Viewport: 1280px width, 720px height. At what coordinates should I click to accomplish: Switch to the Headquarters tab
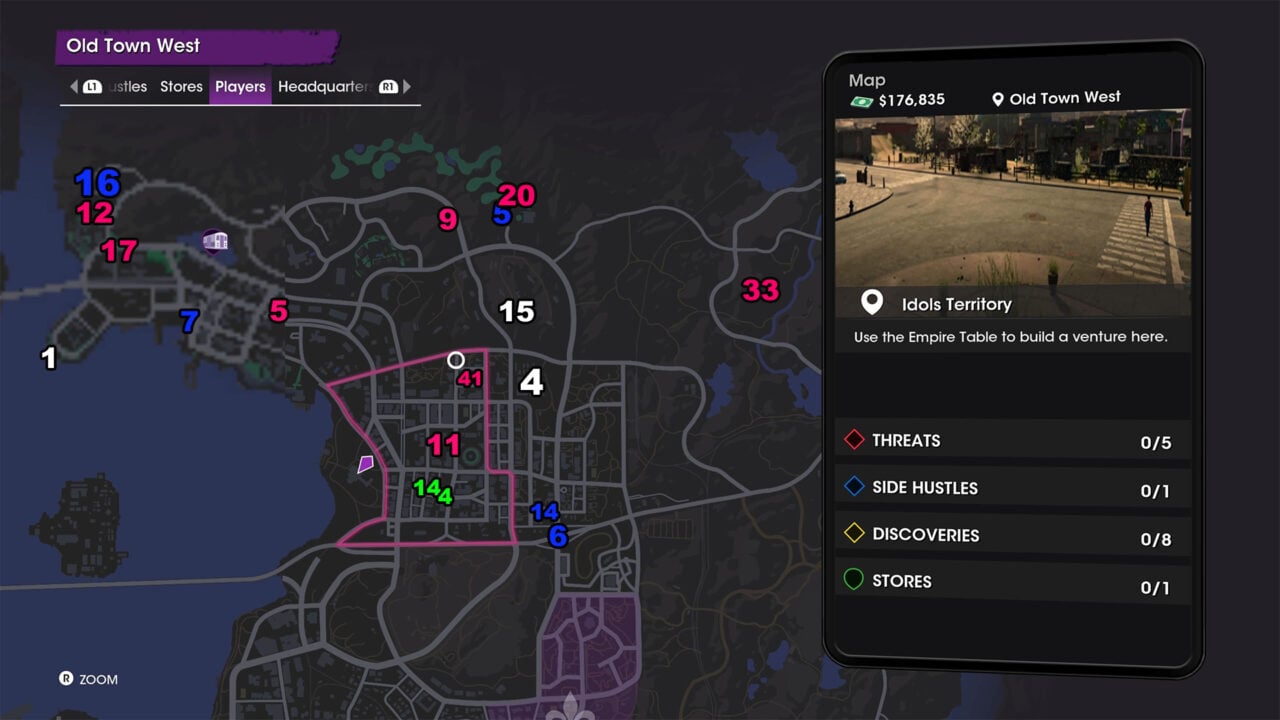[x=325, y=86]
